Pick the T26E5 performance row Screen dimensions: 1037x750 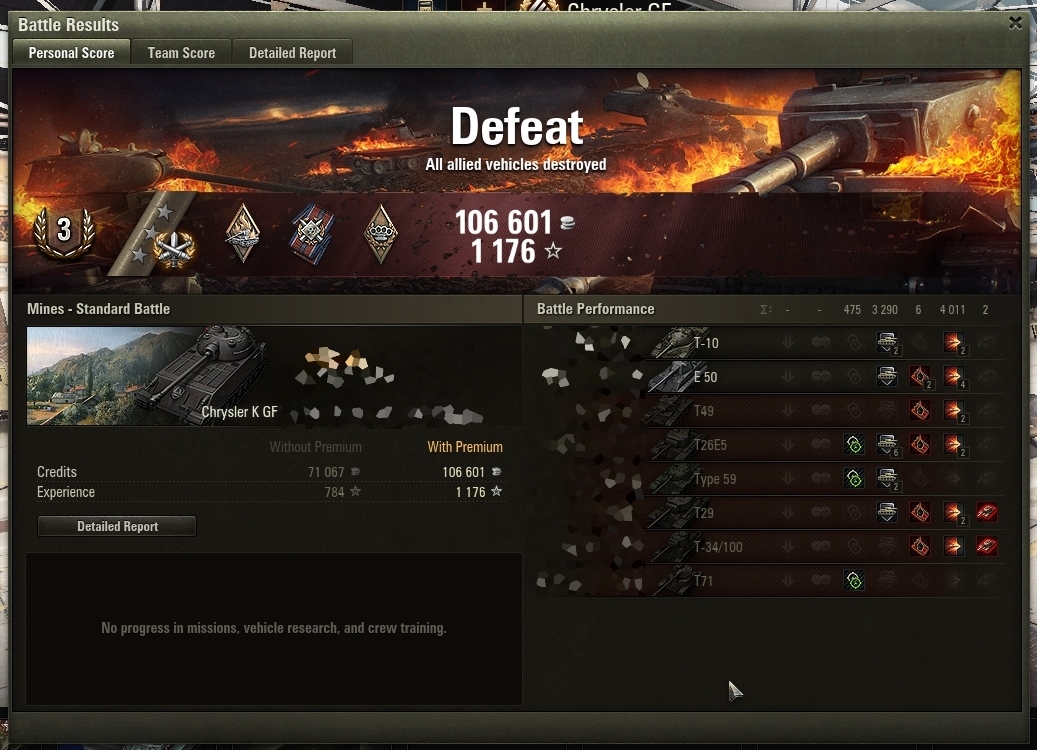pos(764,445)
